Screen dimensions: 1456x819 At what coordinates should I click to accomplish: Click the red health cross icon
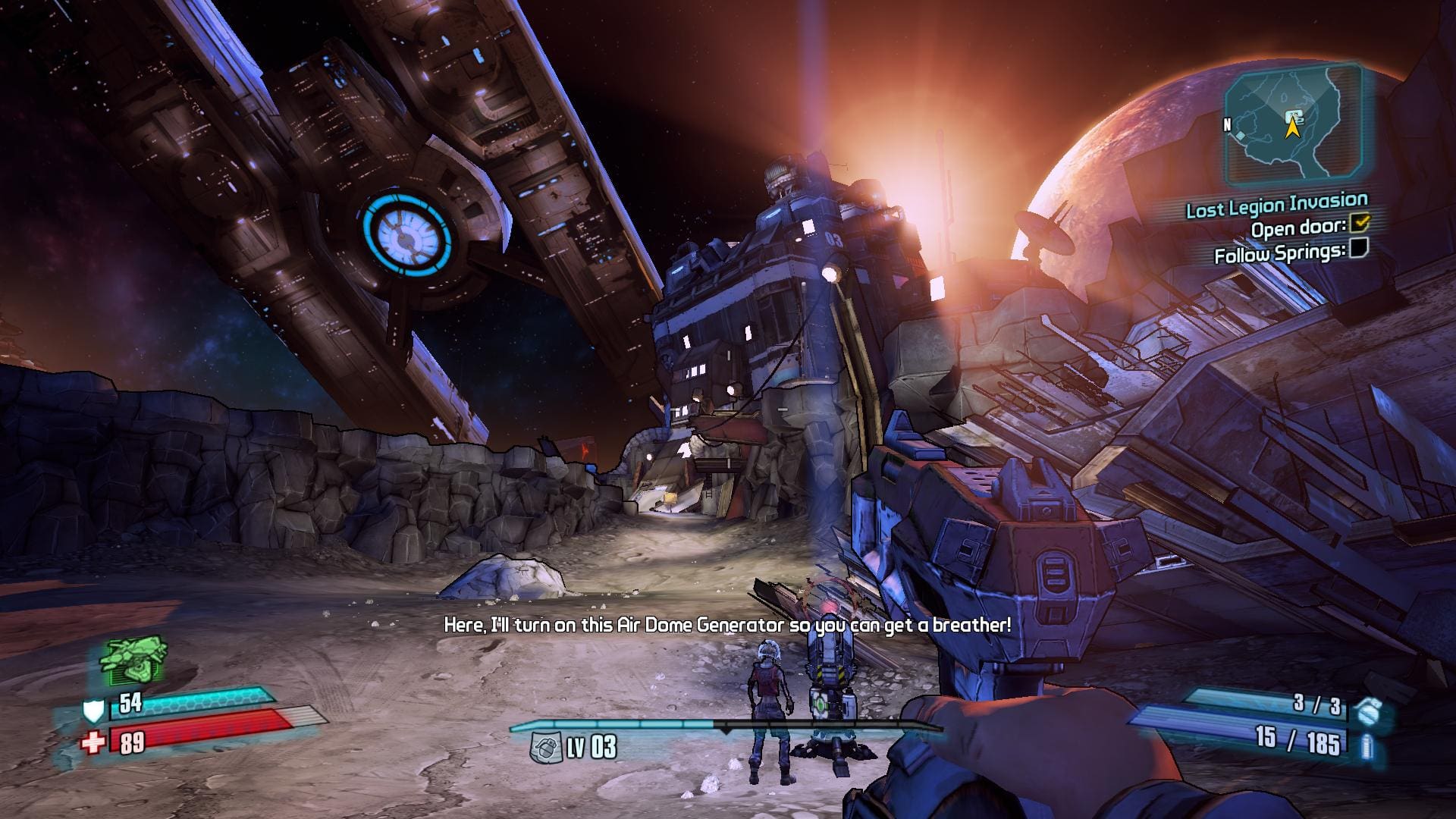[93, 742]
